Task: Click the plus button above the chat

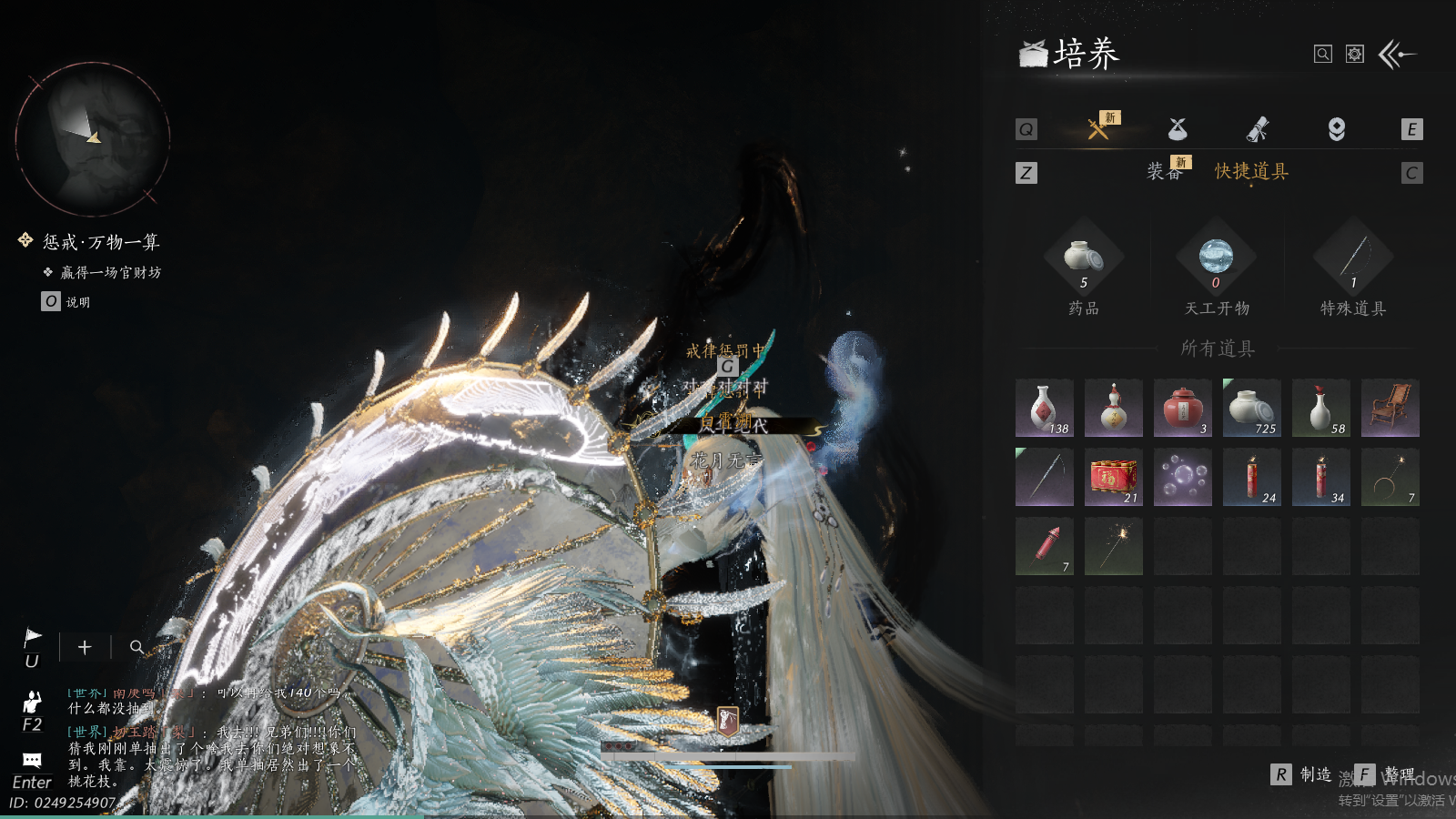Action: pos(85,647)
